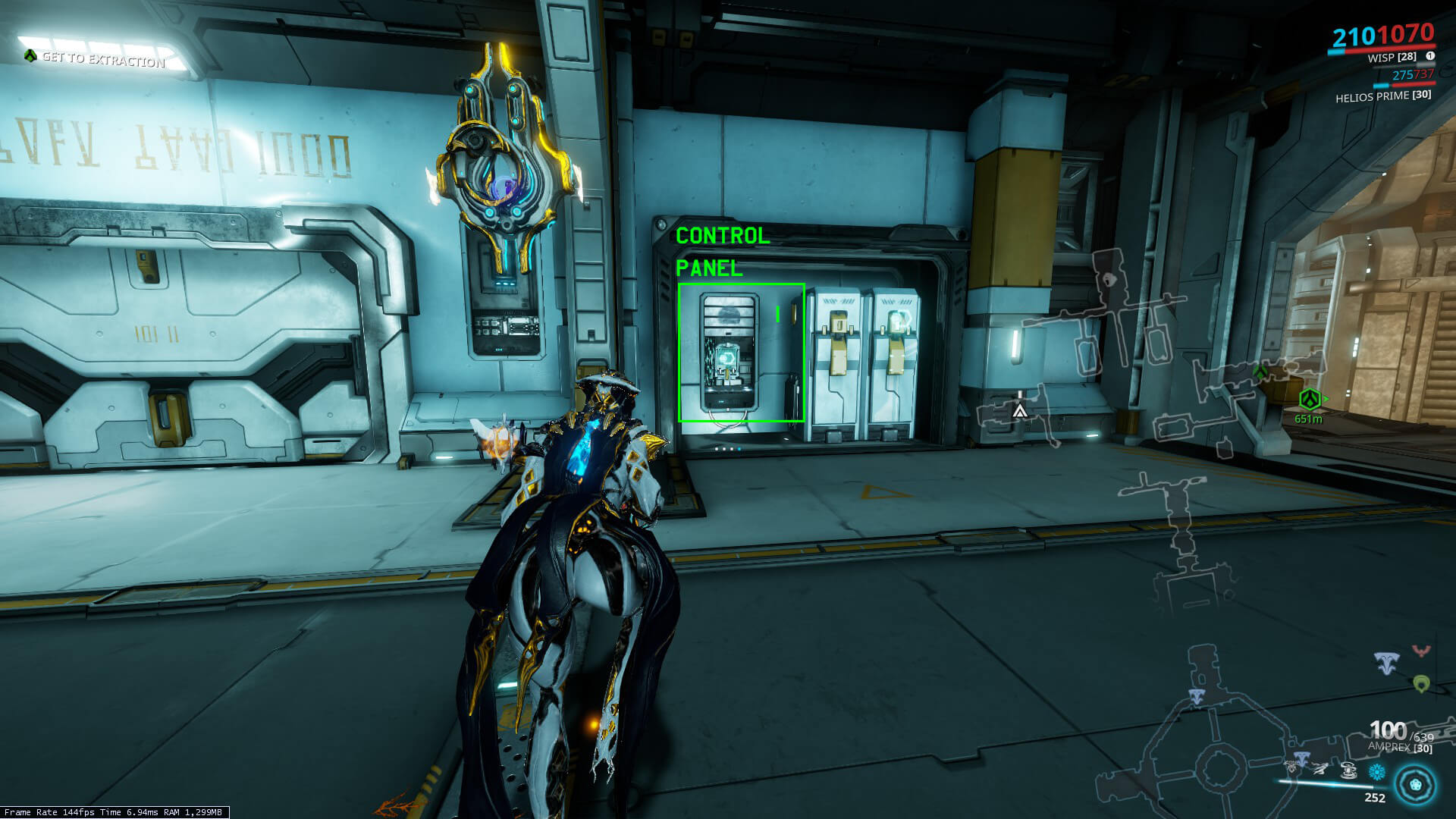Activate Wisp's second ability icon
Image resolution: width=1456 pixels, height=819 pixels.
point(1321,769)
